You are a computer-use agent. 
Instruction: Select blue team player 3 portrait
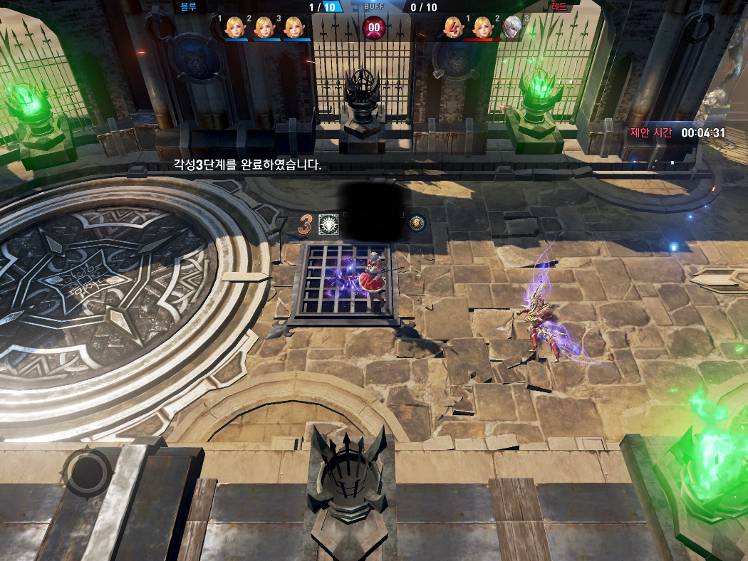pos(293,27)
